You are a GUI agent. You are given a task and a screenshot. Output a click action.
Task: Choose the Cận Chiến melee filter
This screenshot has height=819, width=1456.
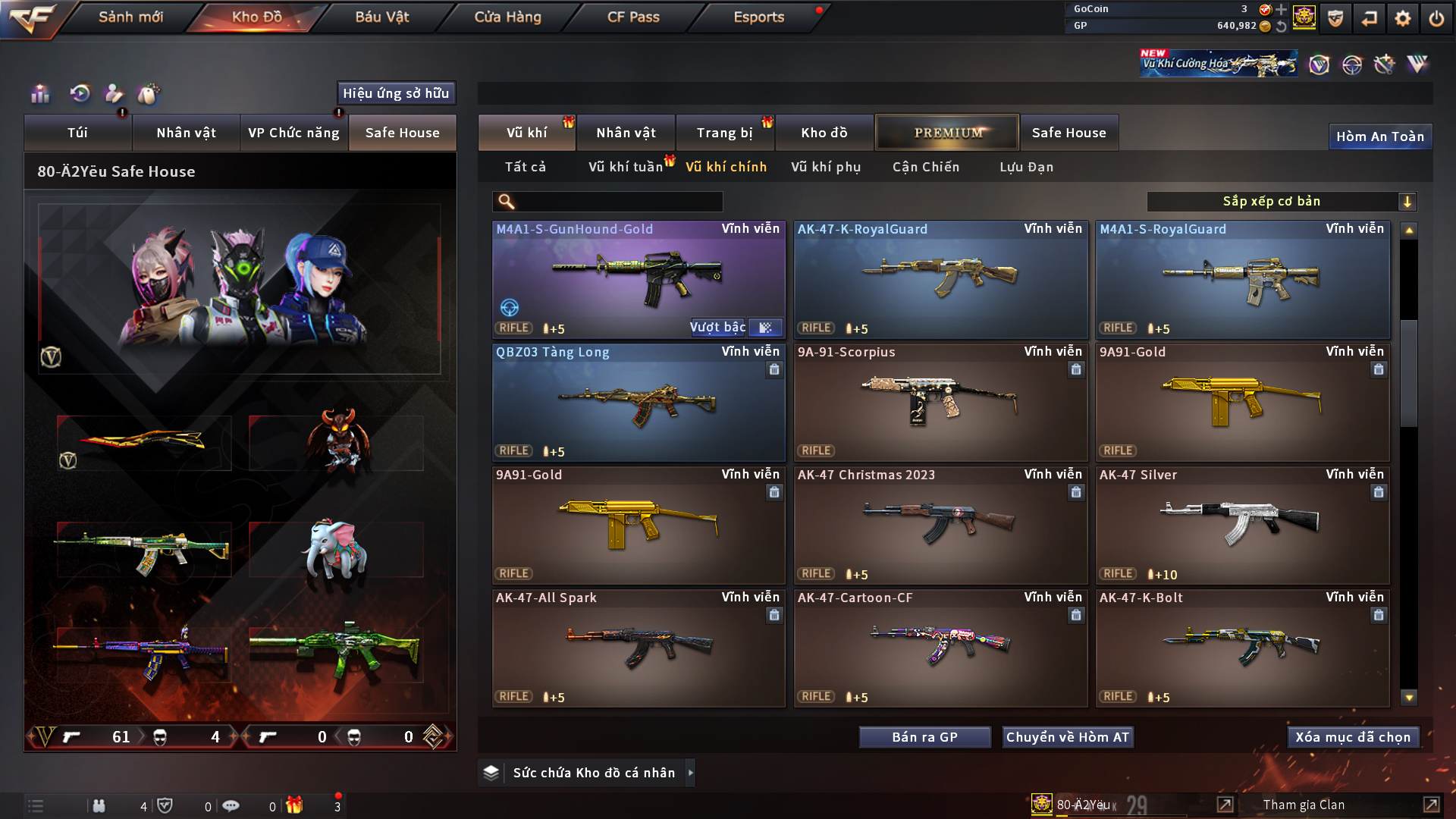(x=926, y=167)
